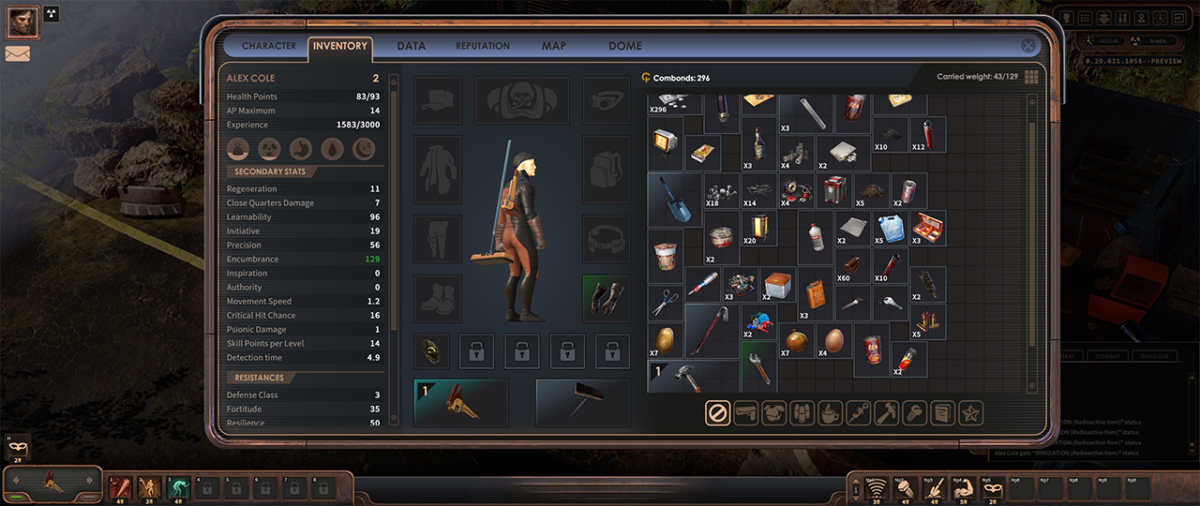The width and height of the screenshot is (1200, 506).
Task: Choose the egg item slot
Action: [x=835, y=340]
